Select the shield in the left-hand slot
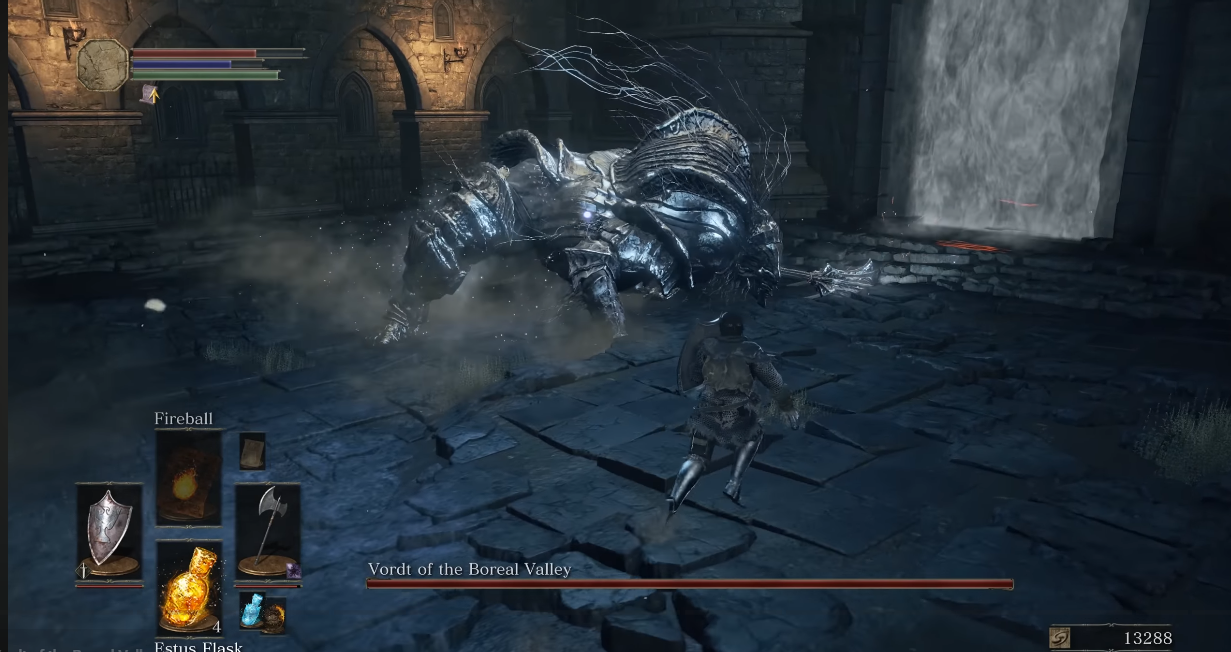The width and height of the screenshot is (1231, 652). 109,530
